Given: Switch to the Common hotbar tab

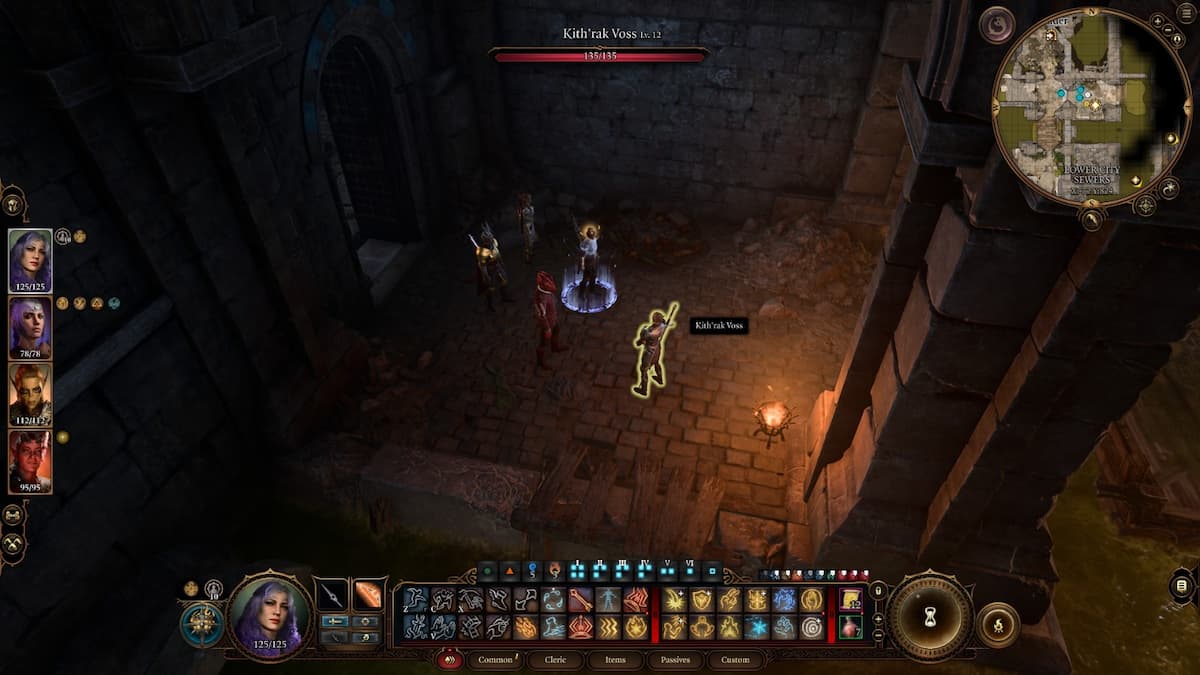Looking at the screenshot, I should (x=496, y=660).
